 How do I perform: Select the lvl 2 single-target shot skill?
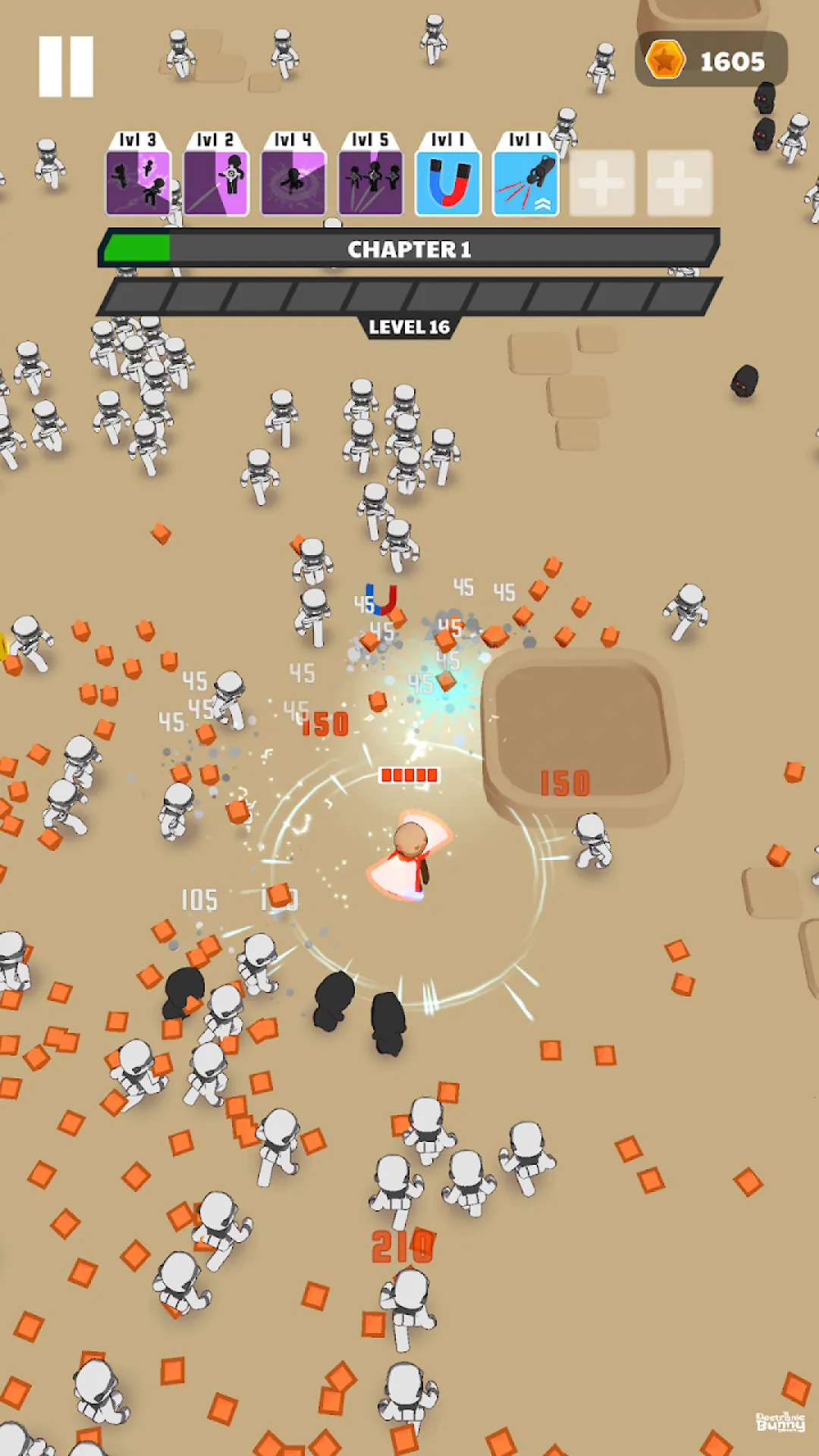click(x=216, y=182)
